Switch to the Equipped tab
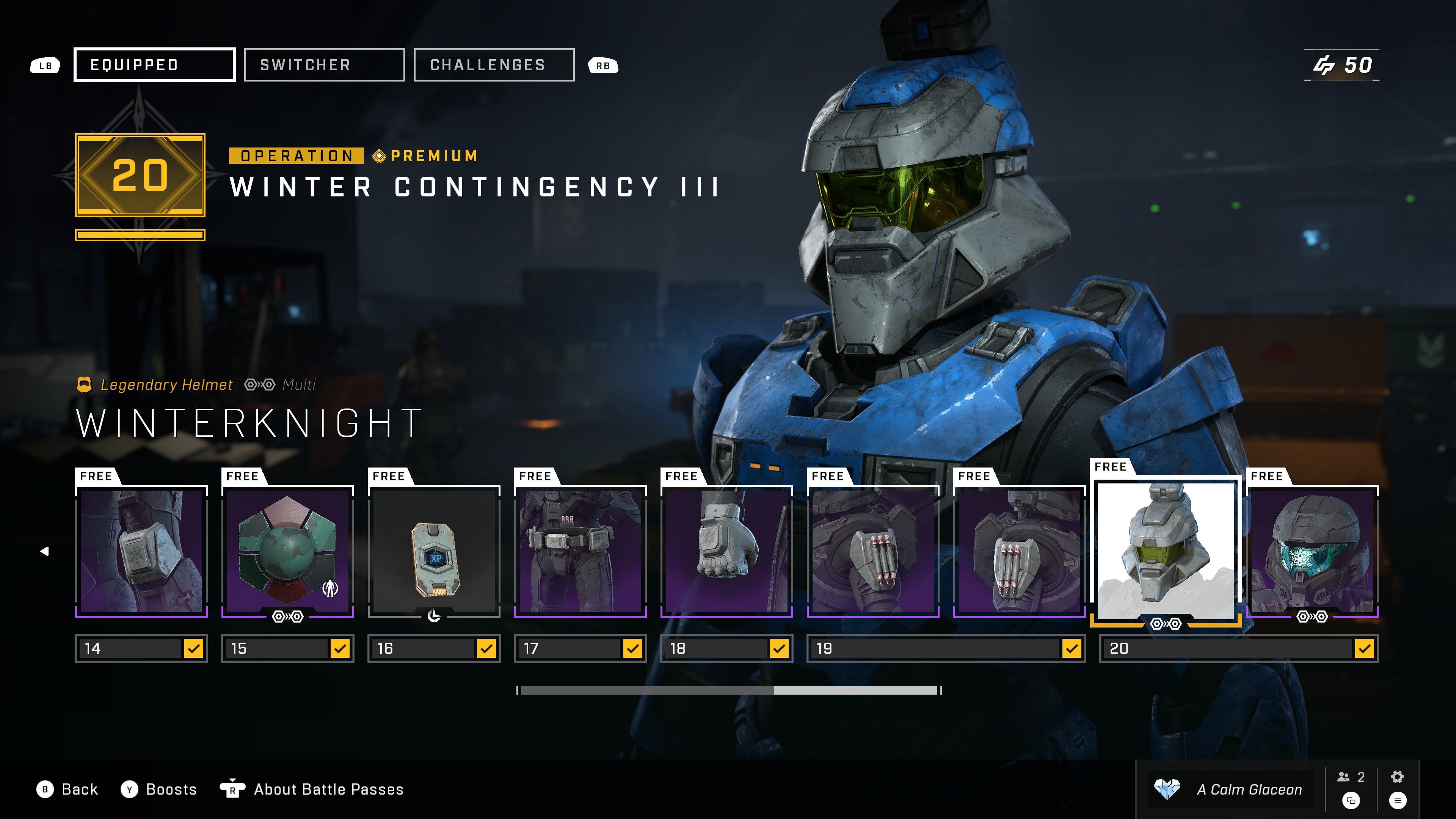 click(x=154, y=65)
